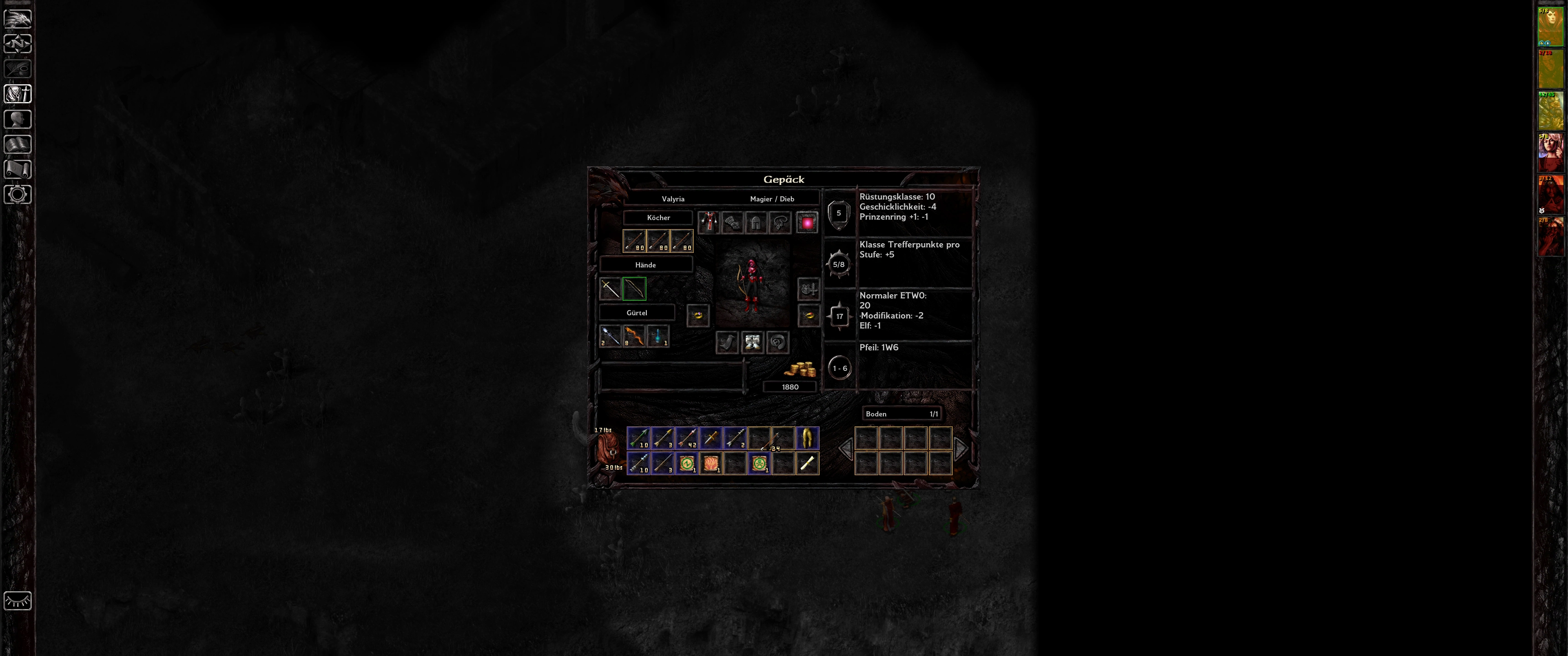Select the party portrait with 42/45 health
1568x656 pixels.
[1550, 111]
